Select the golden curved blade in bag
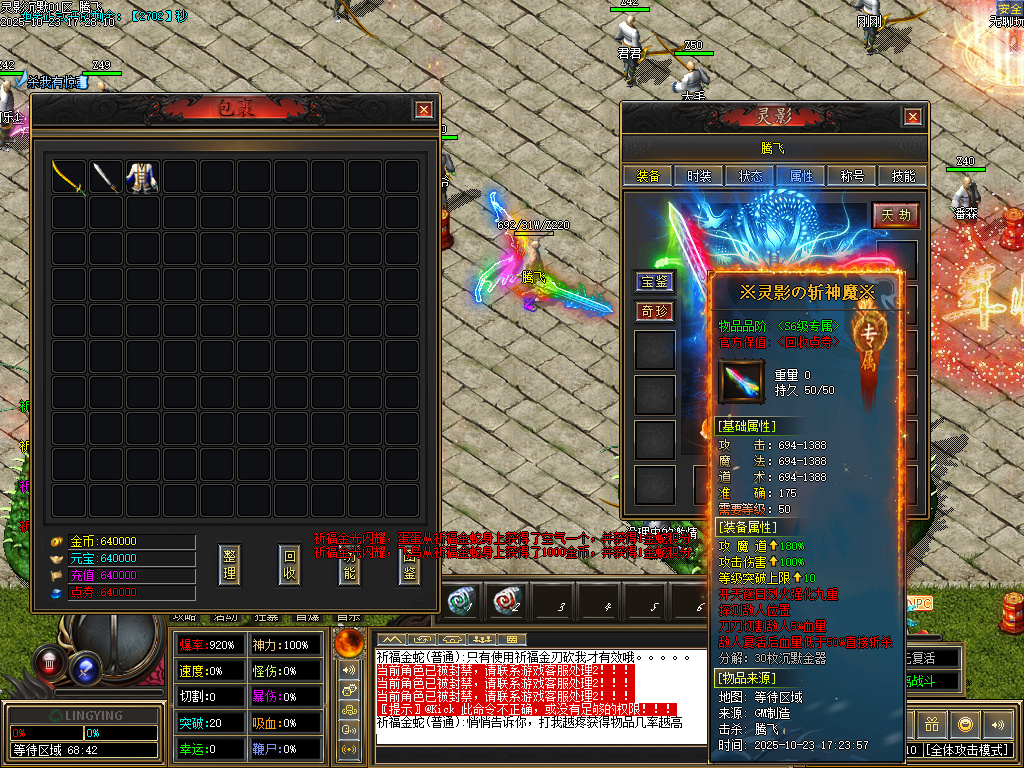The image size is (1024, 768). click(69, 177)
